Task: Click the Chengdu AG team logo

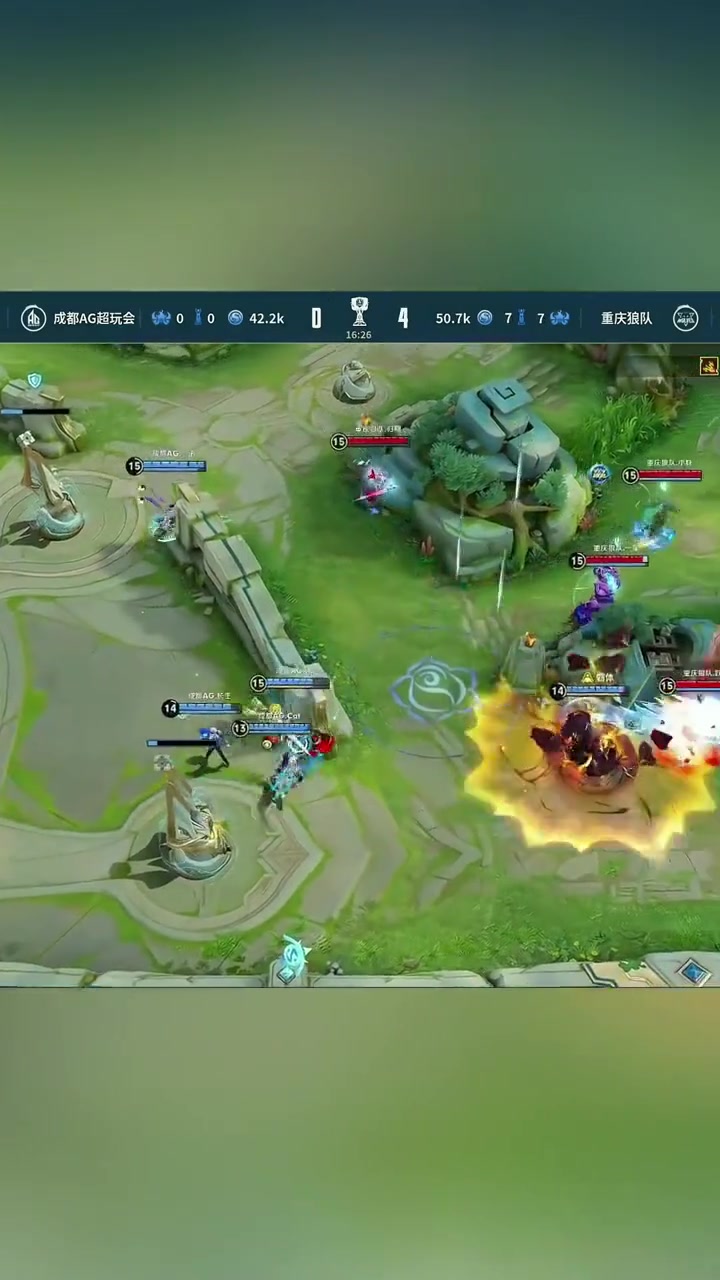Action: point(34,318)
